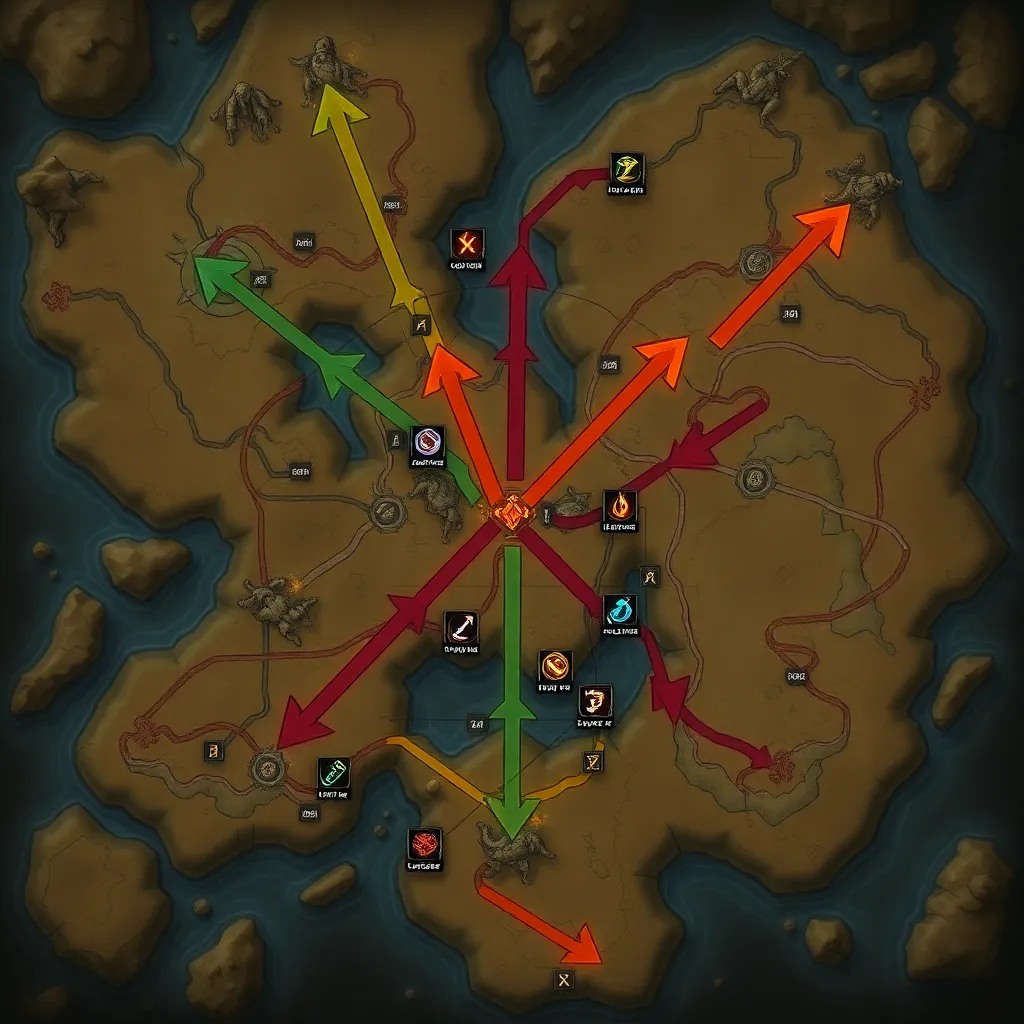Screen dimensions: 1024x1024
Task: Choose the golden ring map marker
Action: tap(555, 666)
